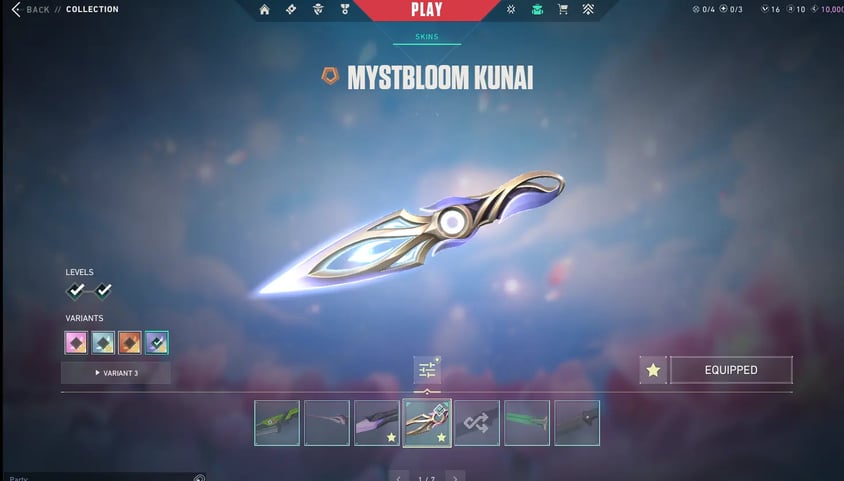Choose the light blue variant swatch
844x481 pixels.
pos(103,343)
